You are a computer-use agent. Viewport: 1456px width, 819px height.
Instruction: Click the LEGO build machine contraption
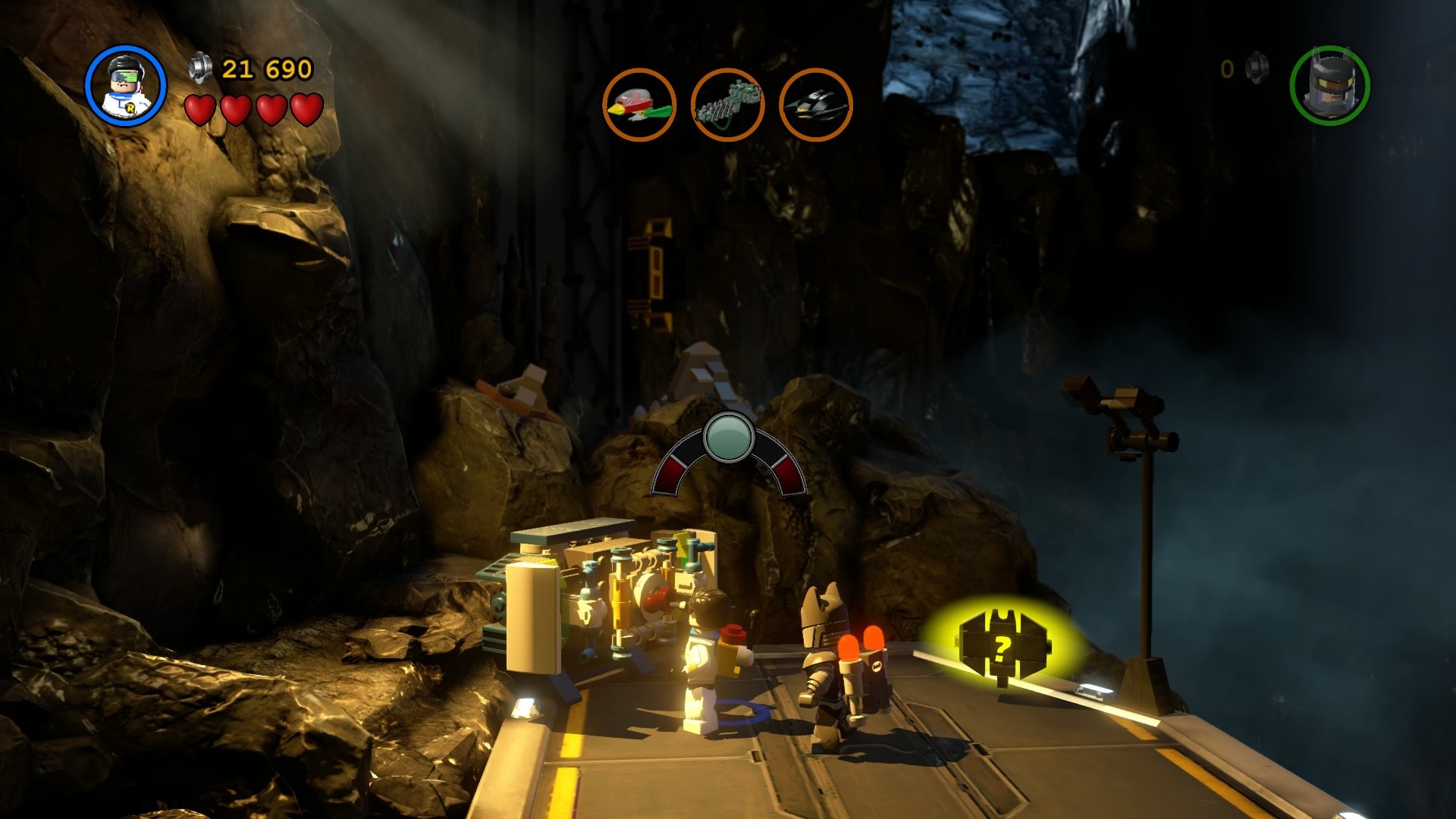point(607,599)
